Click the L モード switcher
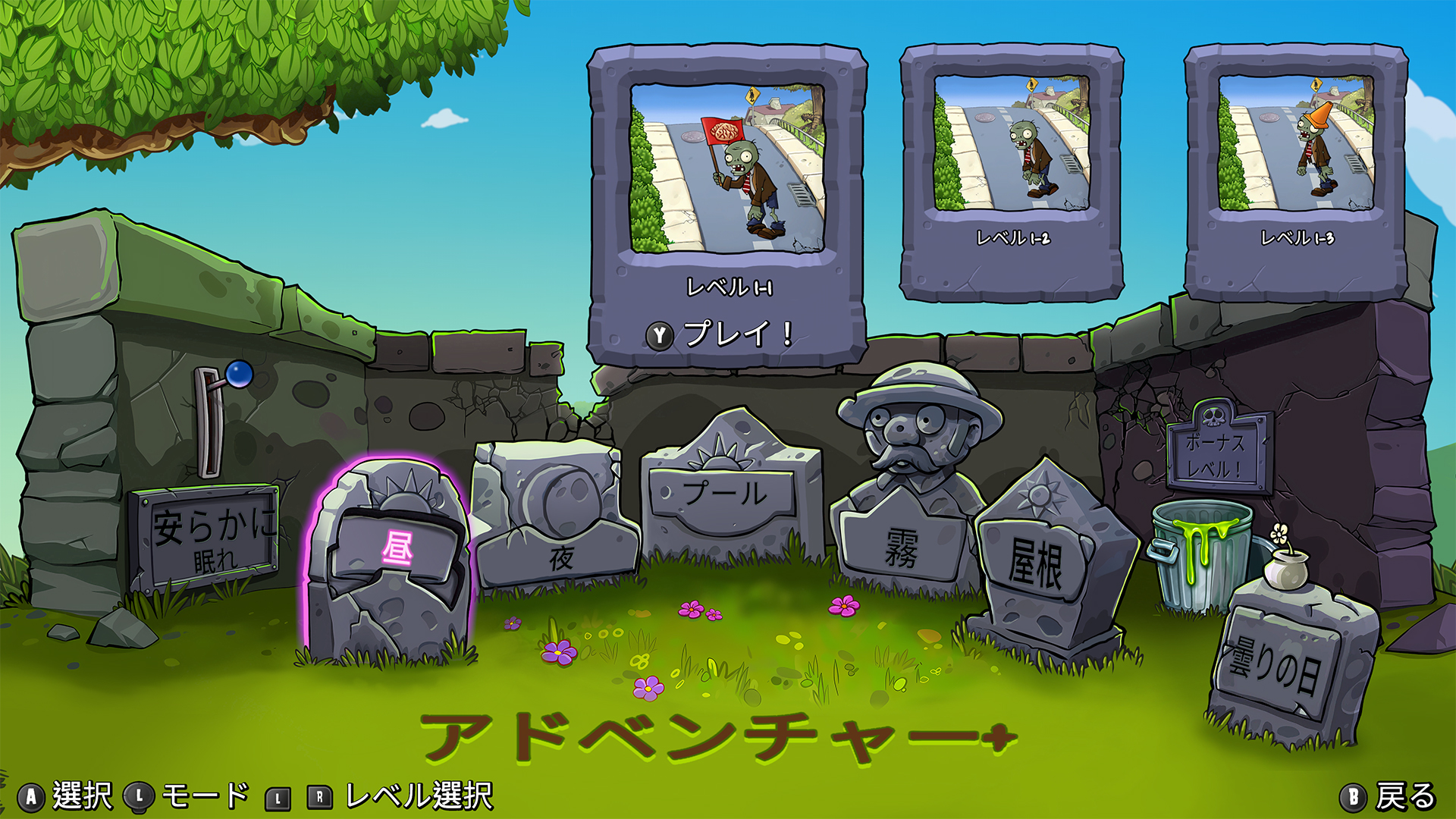This screenshot has width=1456, height=819. tap(140, 799)
